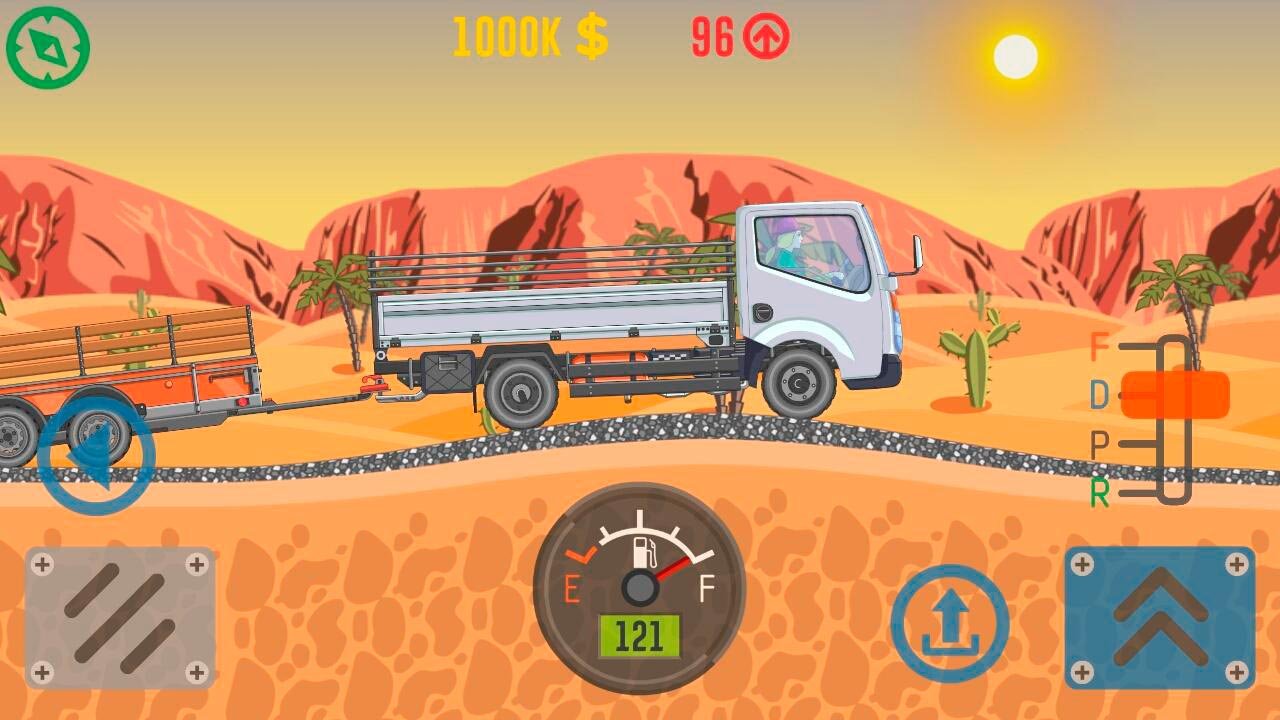Viewport: 1280px width, 720px height.
Task: Tap the blue left-pointing arrow circle
Action: [x=96, y=456]
